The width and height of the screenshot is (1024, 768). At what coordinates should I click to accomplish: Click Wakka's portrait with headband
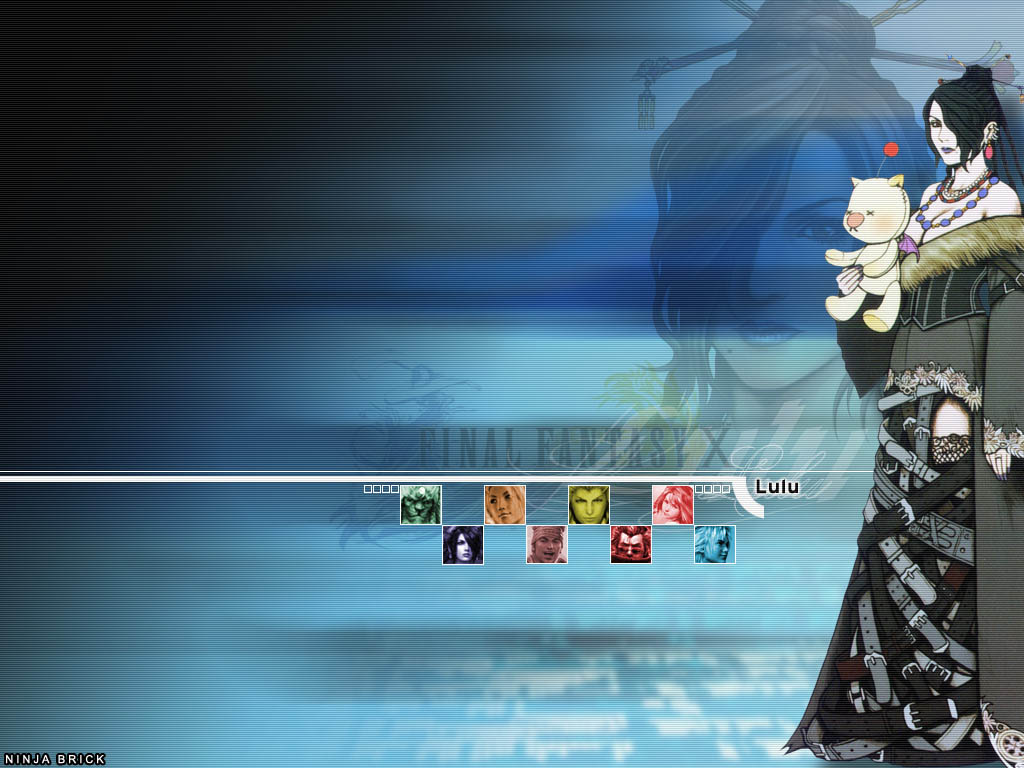pyautogui.click(x=547, y=545)
